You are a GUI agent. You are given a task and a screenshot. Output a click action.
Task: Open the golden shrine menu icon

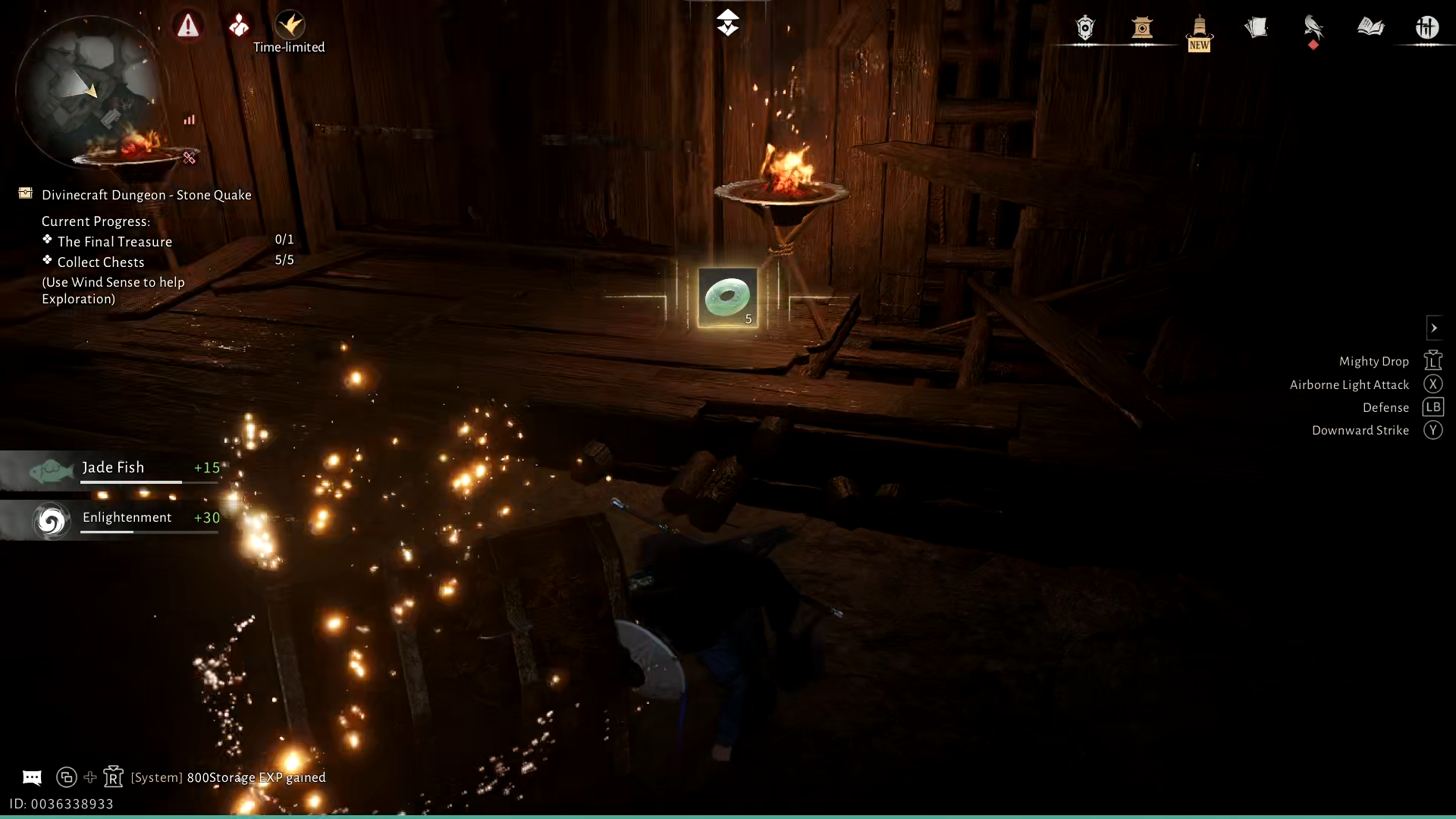(1142, 28)
